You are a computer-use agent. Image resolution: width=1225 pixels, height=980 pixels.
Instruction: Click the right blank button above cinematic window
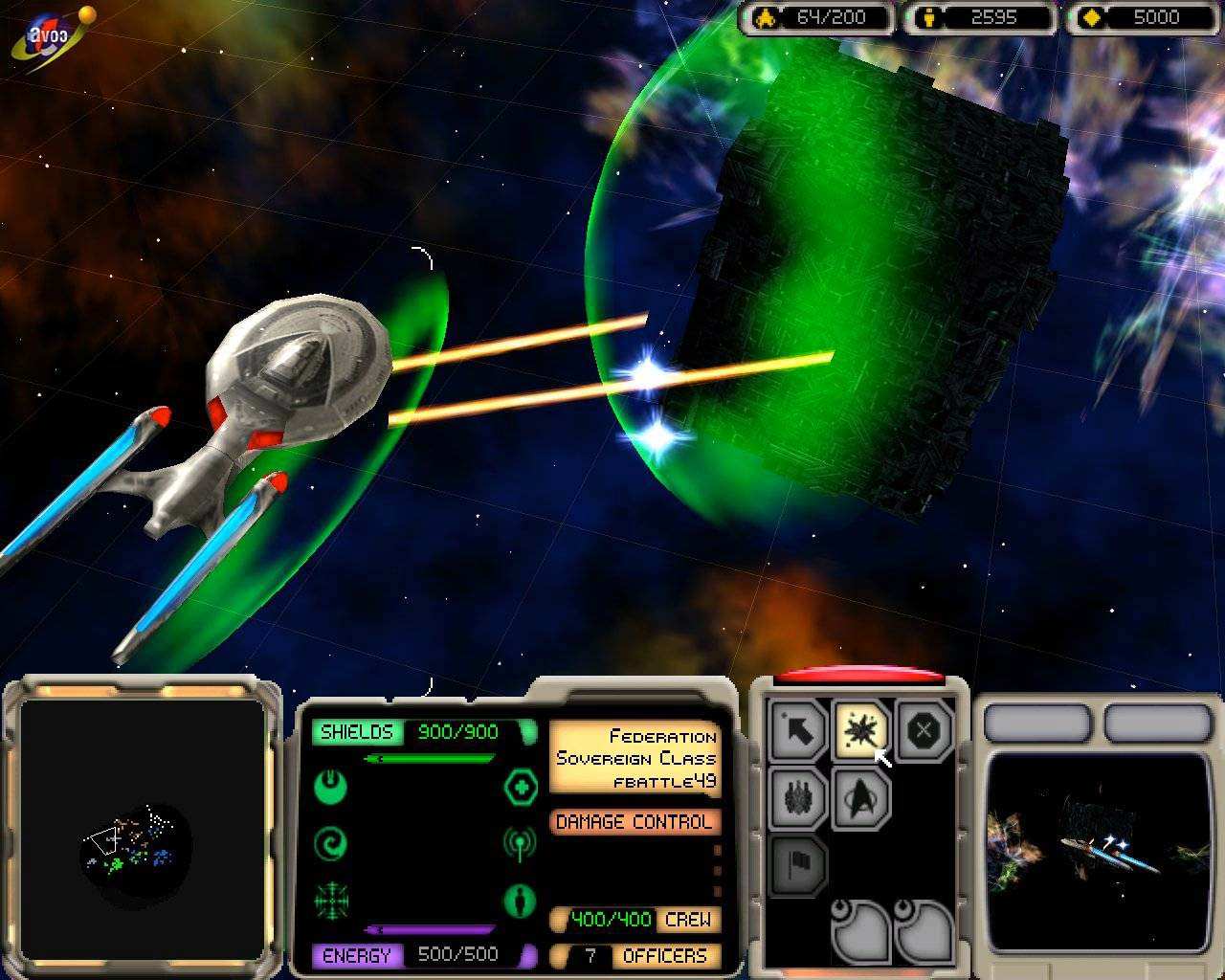point(1158,724)
